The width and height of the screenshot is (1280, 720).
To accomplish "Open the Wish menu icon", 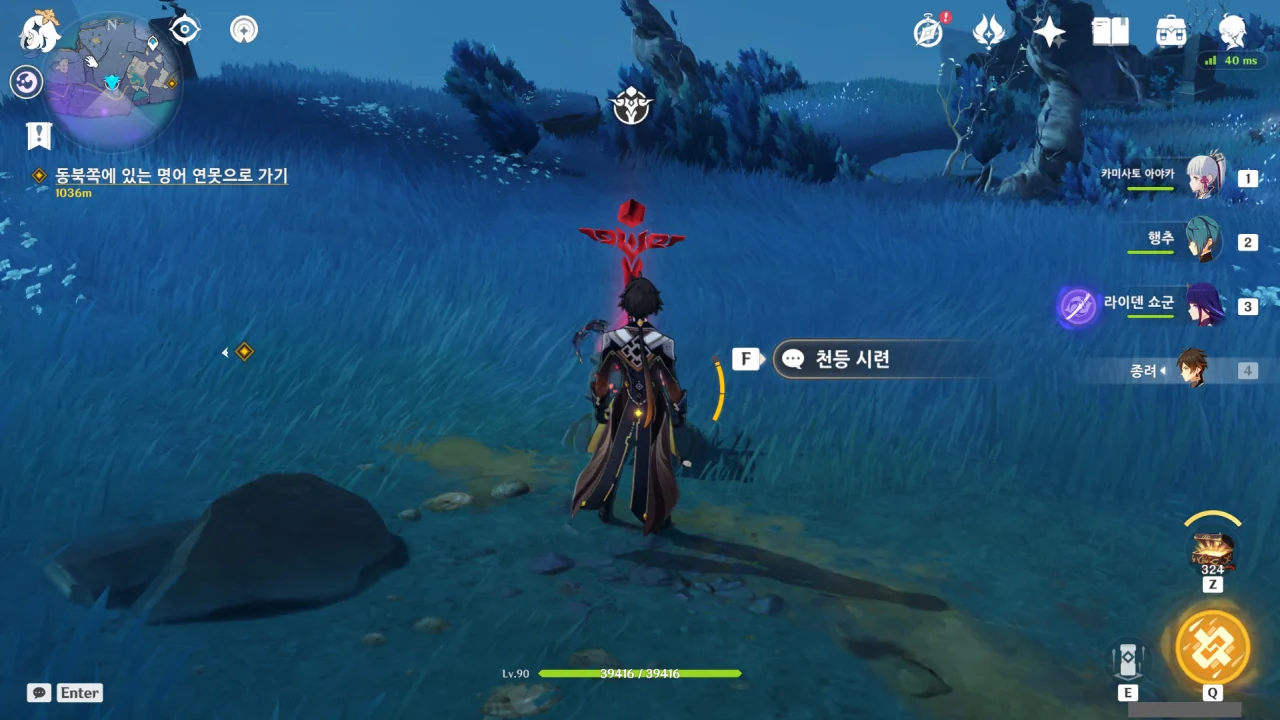I will (x=989, y=32).
